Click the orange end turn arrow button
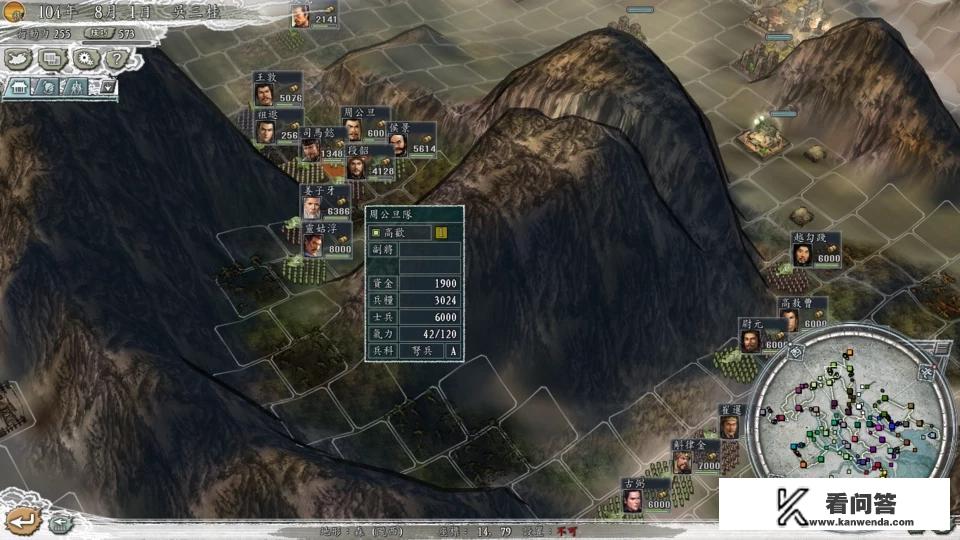The width and height of the screenshot is (960, 540). click(x=23, y=520)
